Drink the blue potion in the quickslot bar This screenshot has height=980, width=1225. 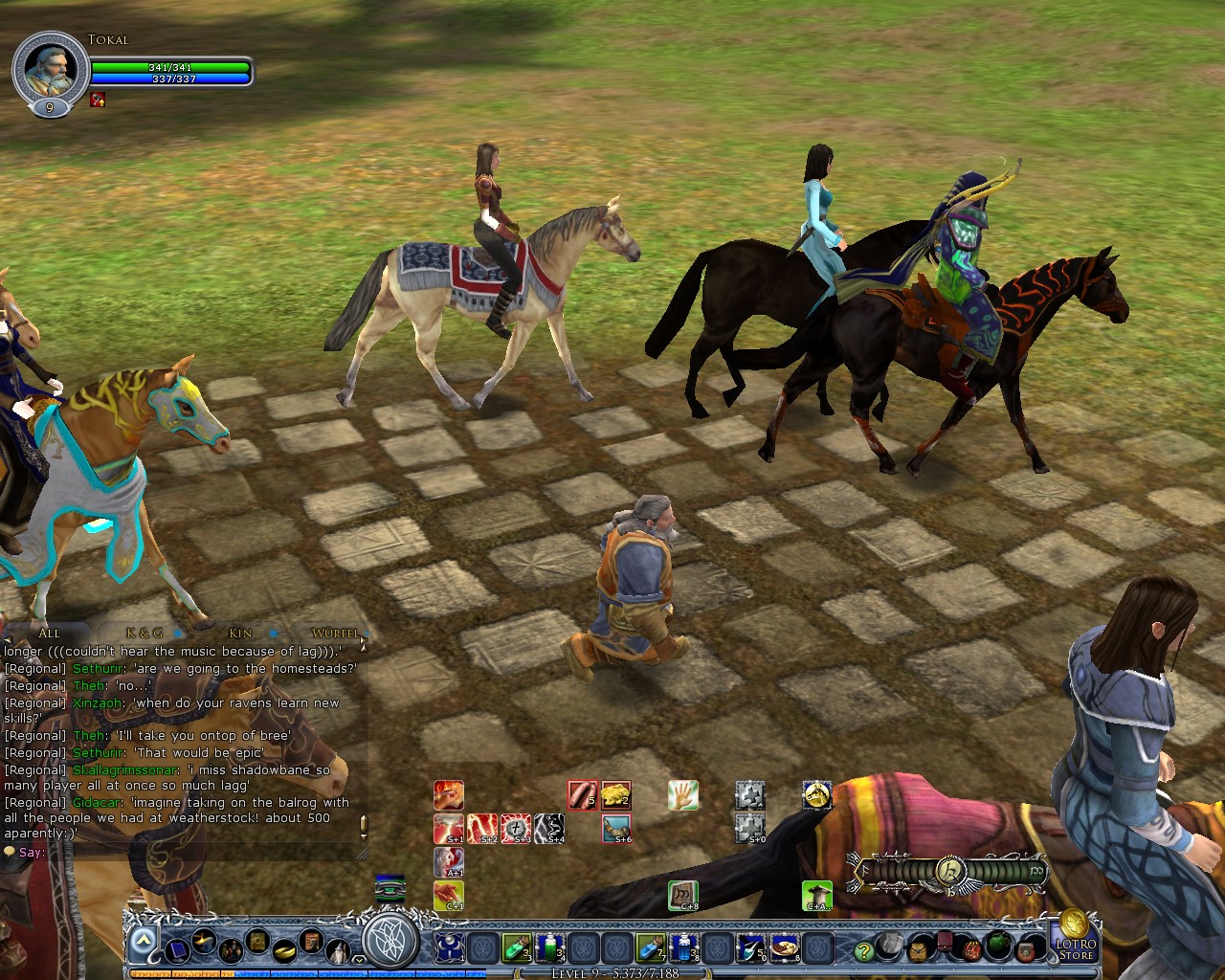click(x=649, y=949)
